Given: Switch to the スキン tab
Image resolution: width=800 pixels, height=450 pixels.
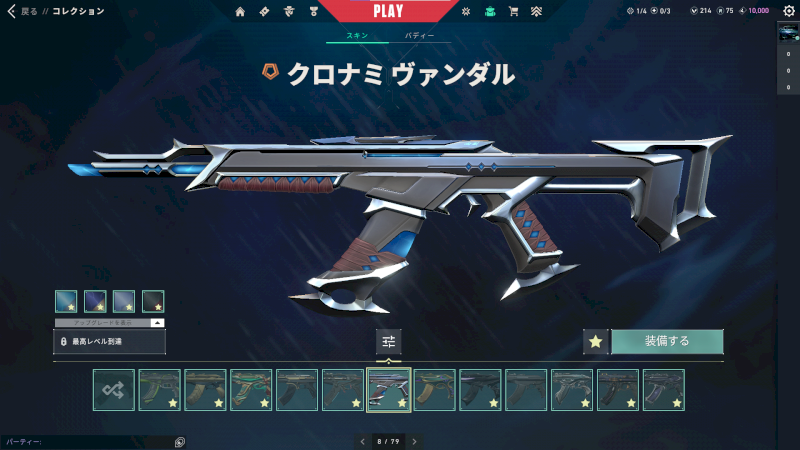Looking at the screenshot, I should (x=356, y=36).
